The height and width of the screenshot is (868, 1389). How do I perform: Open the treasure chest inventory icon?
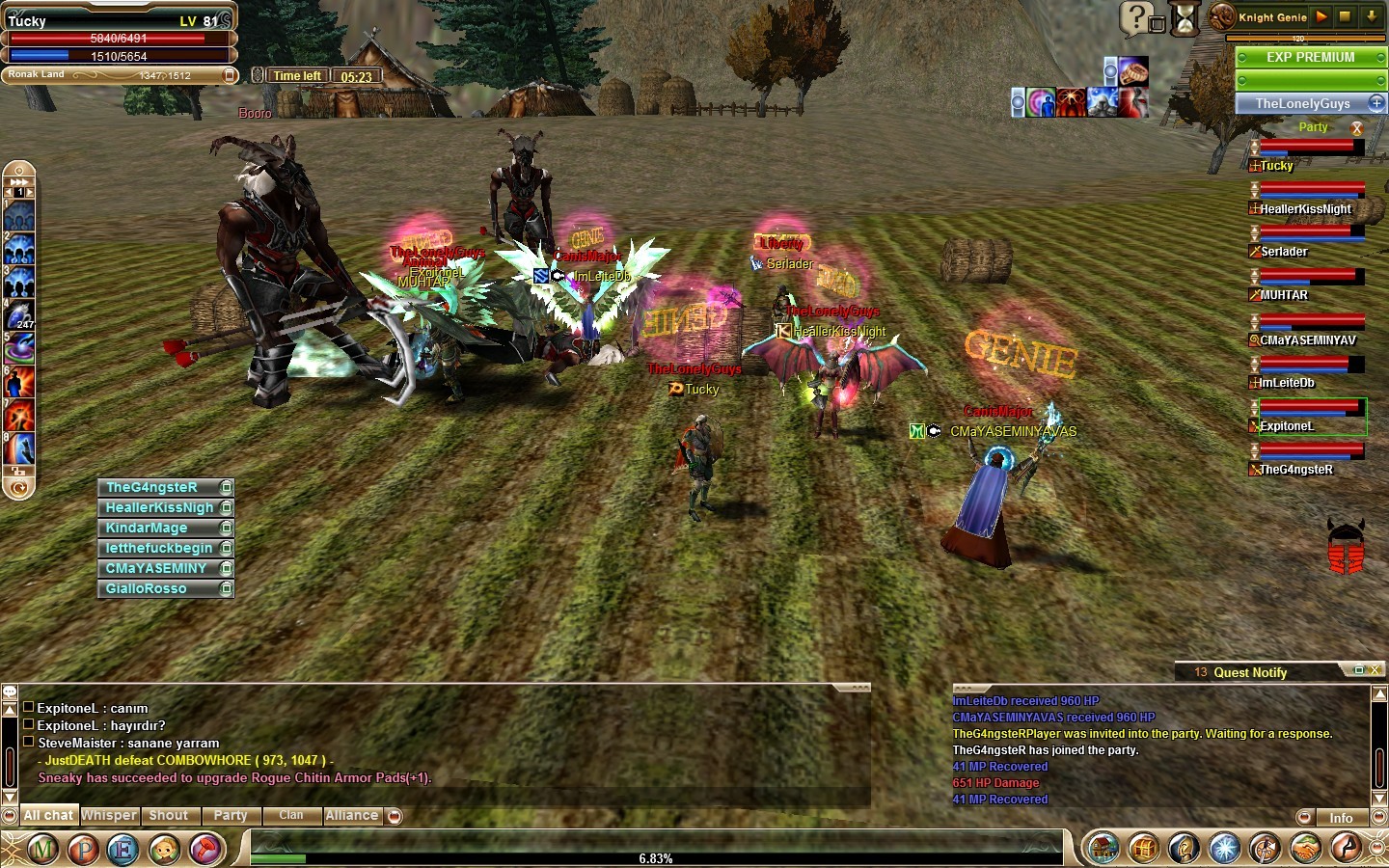(1143, 849)
